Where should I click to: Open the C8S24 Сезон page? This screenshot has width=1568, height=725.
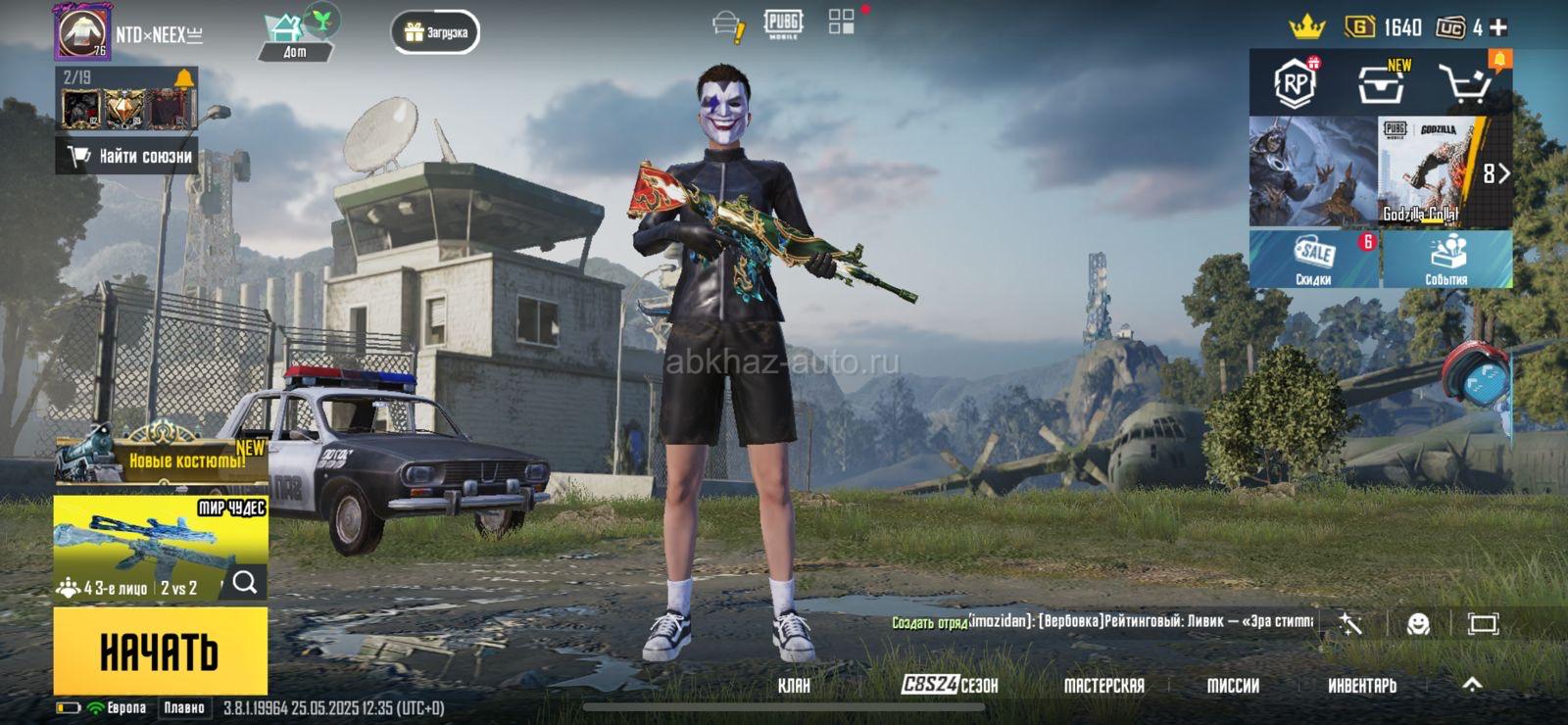[x=949, y=685]
